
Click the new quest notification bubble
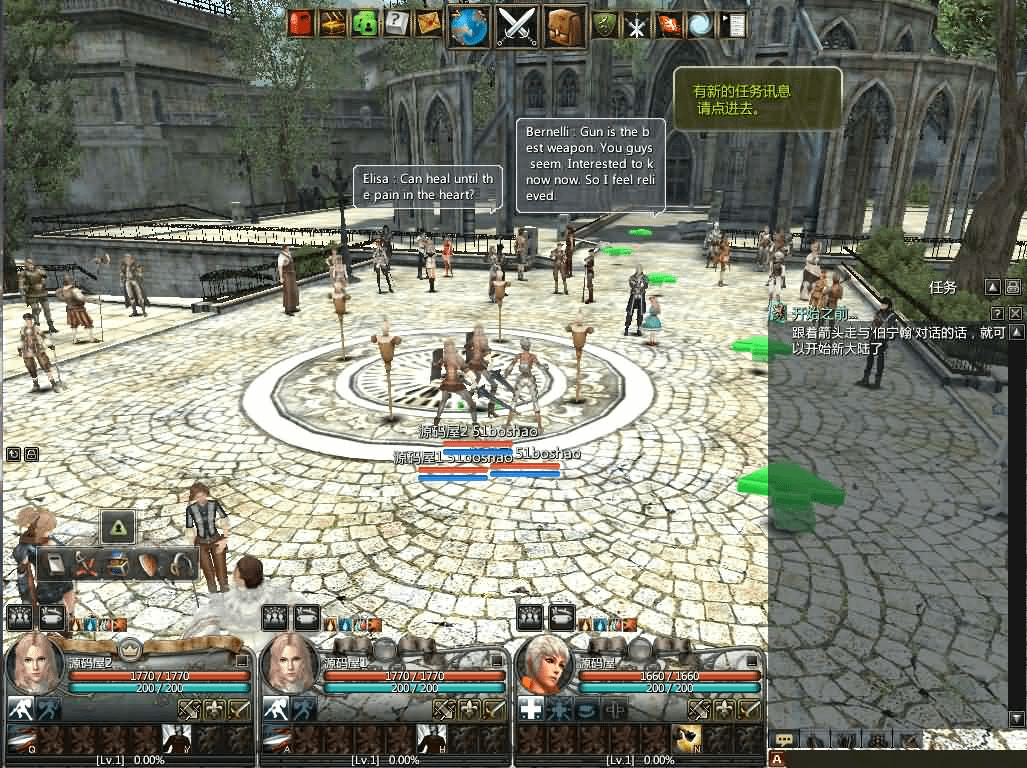(x=757, y=98)
